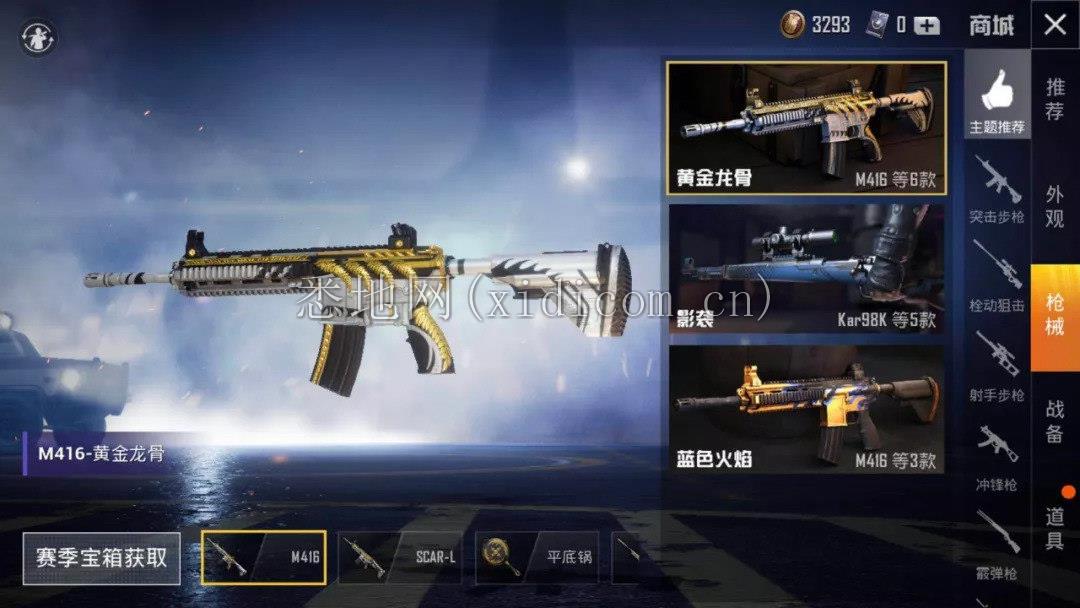Preview the SCAR-L skin slot
Viewport: 1080px width, 608px height.
[400, 557]
